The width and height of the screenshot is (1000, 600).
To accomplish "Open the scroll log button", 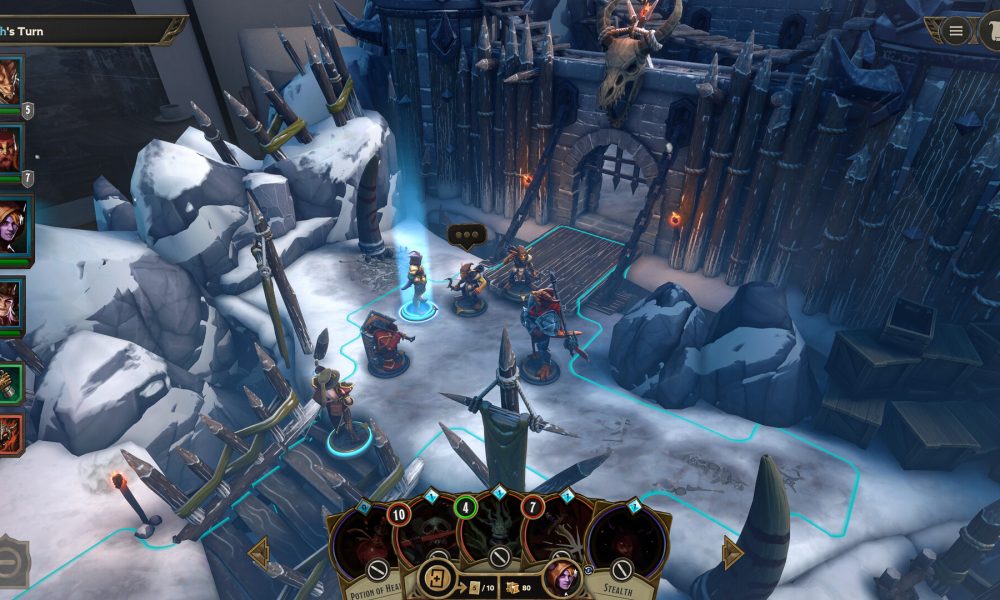I will 990,31.
